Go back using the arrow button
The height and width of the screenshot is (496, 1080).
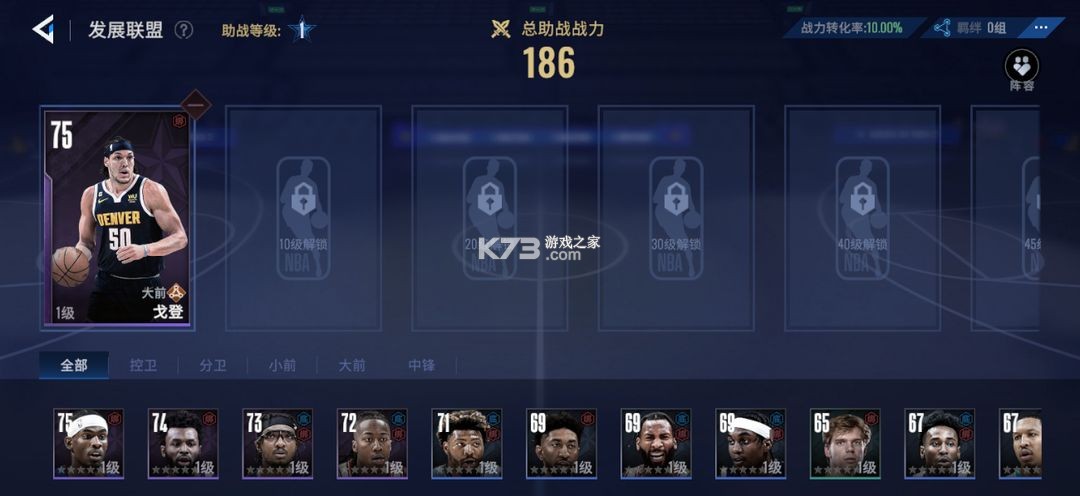point(43,29)
